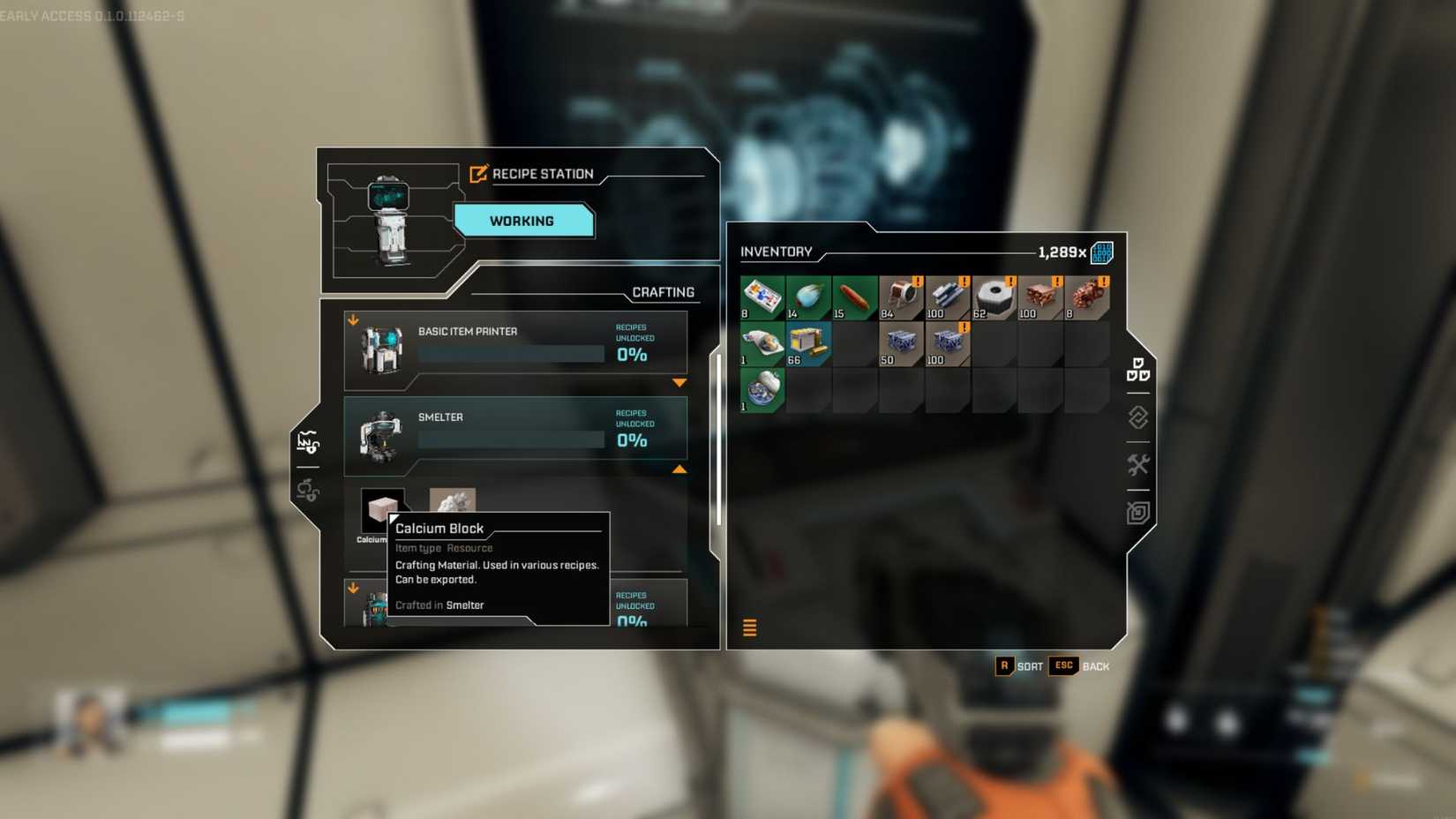
Task: Click the Smelter recipes unlocked progress bar
Action: (510, 439)
